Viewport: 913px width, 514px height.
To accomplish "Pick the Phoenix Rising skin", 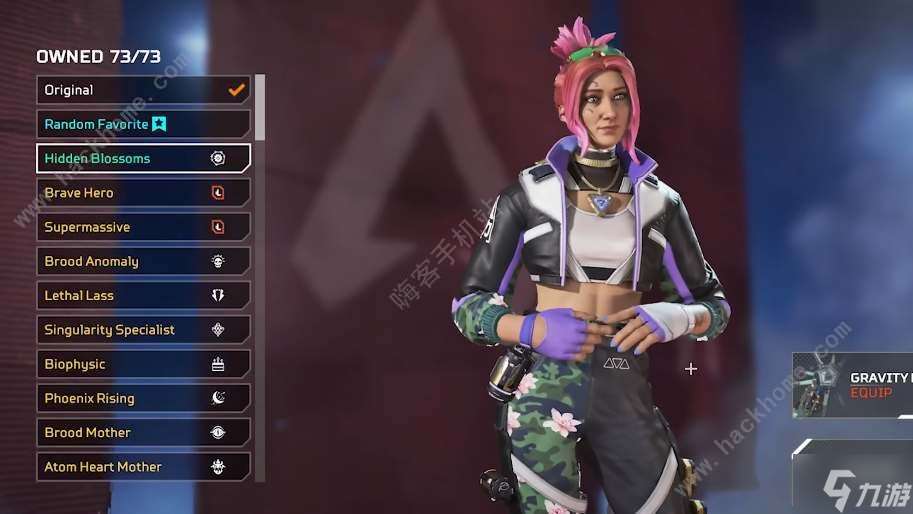I will point(143,398).
